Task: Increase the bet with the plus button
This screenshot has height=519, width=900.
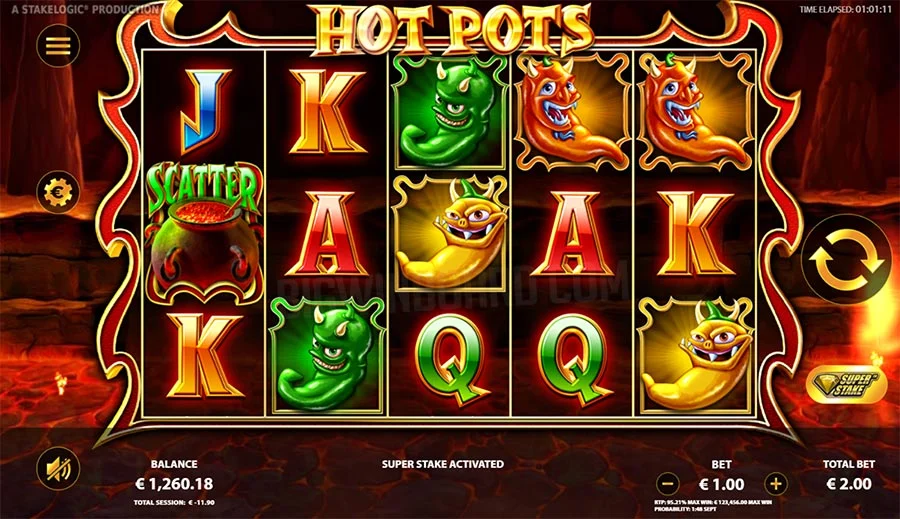Action: click(776, 484)
